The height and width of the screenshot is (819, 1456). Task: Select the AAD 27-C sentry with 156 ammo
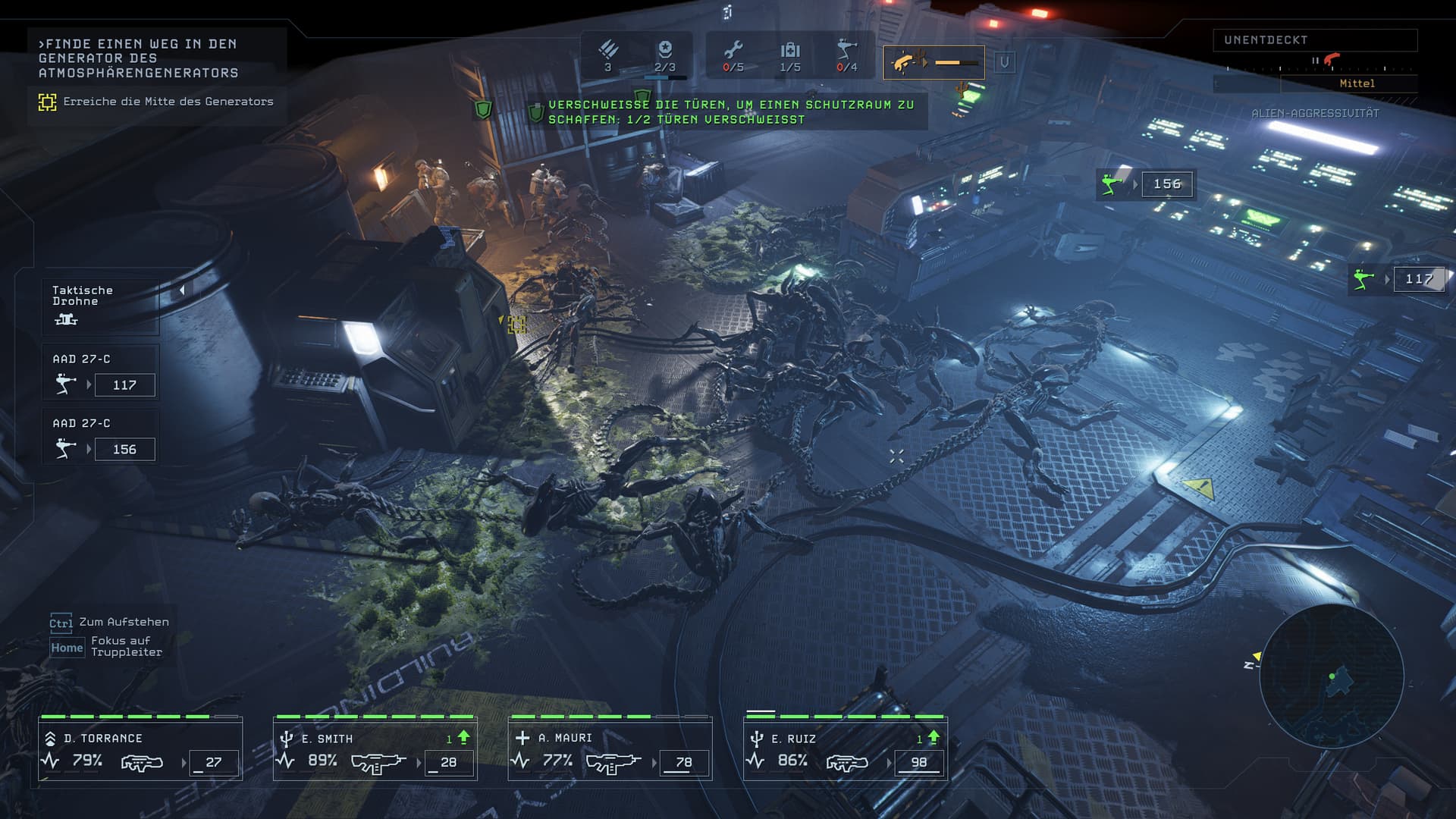(x=100, y=438)
